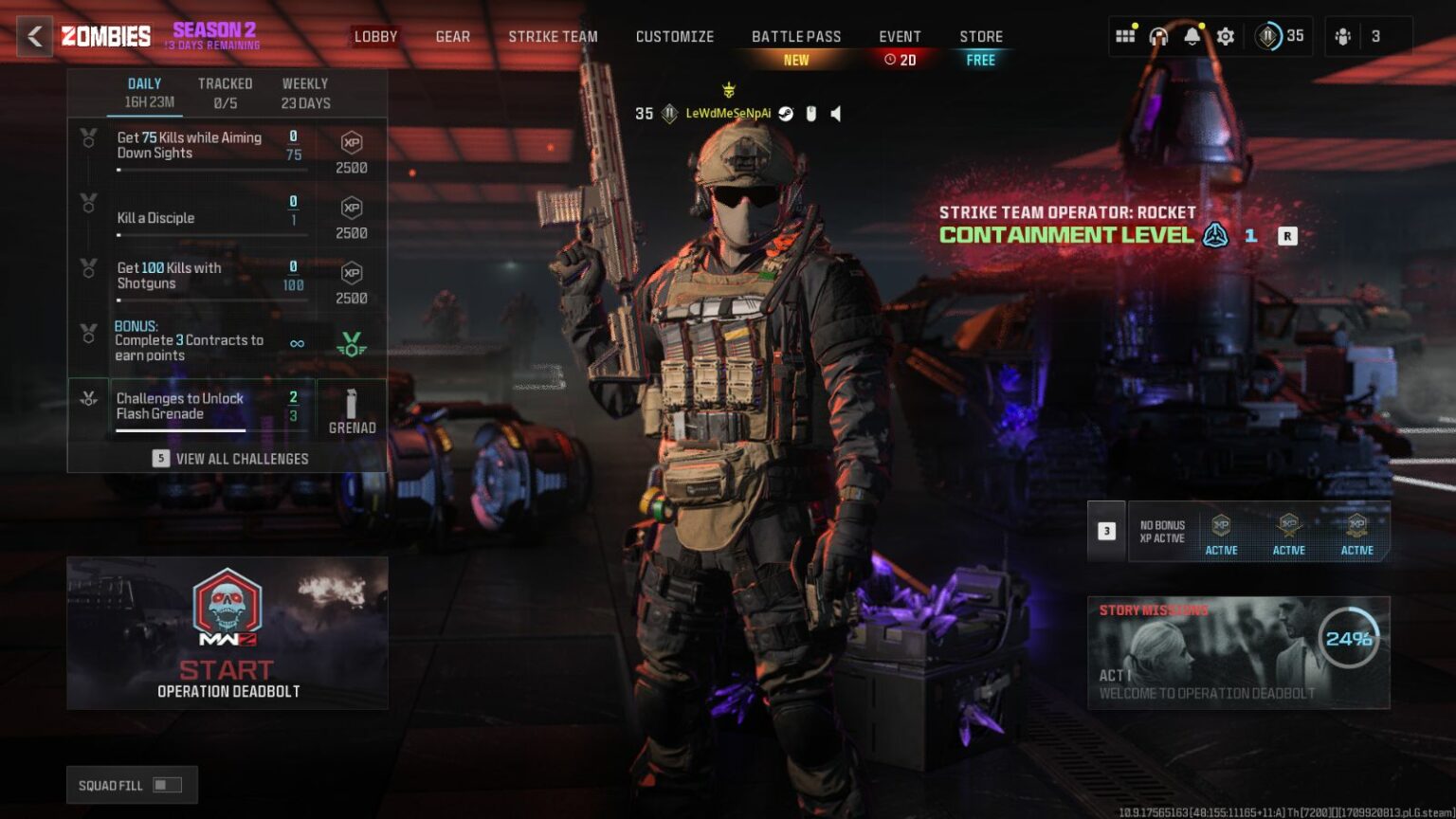Click the back arrow chevron

(x=35, y=38)
